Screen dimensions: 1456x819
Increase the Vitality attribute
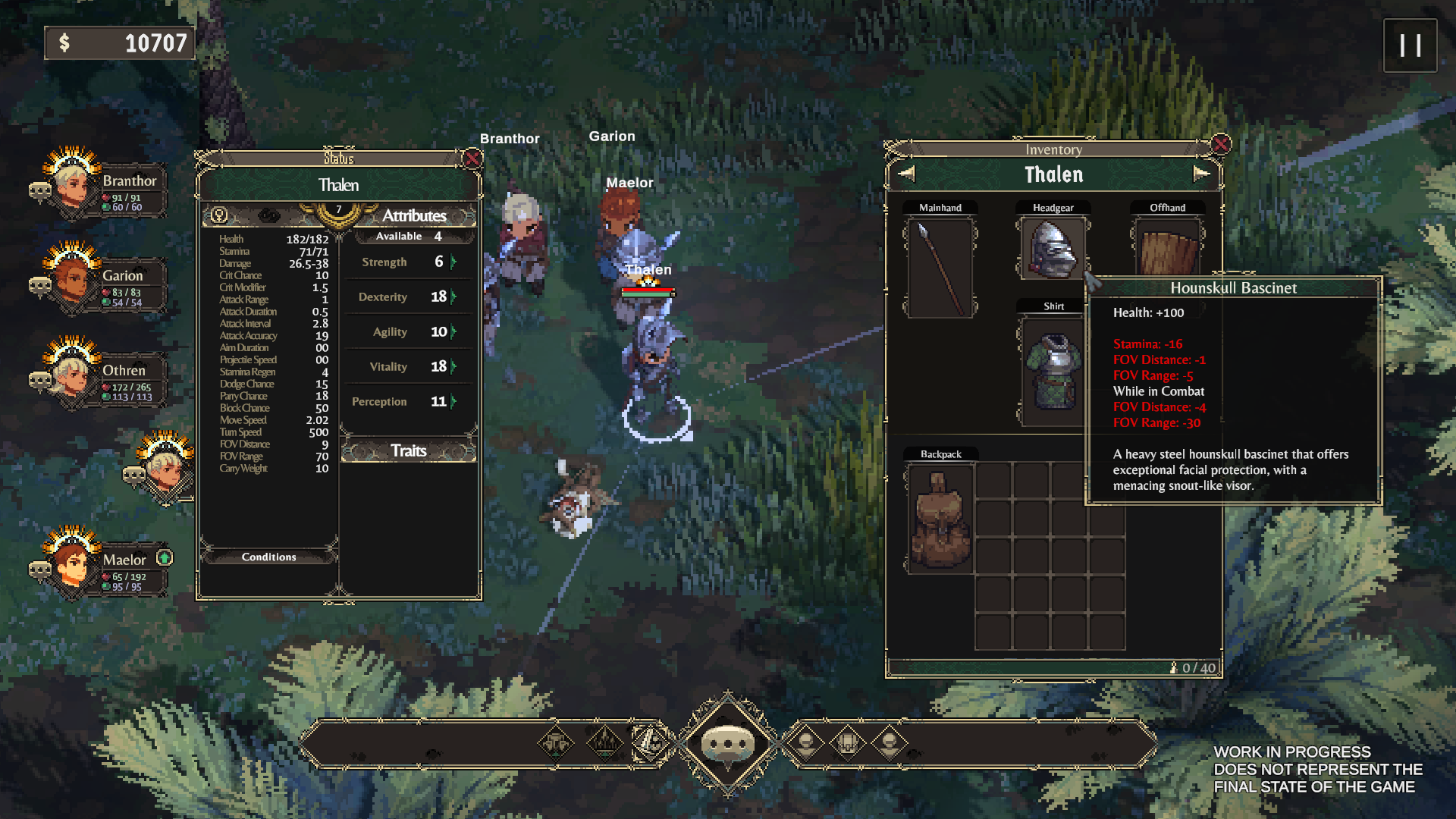pyautogui.click(x=453, y=367)
